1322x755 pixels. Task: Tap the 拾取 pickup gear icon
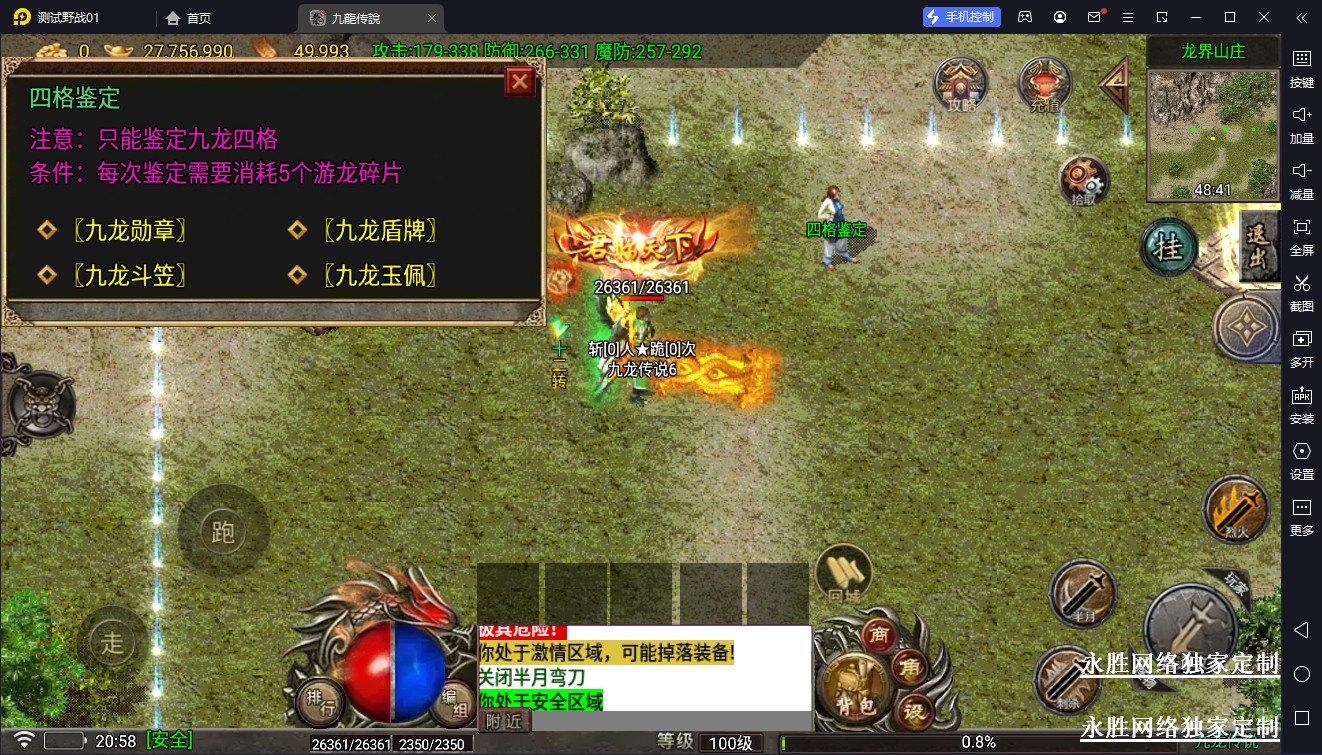point(1084,182)
